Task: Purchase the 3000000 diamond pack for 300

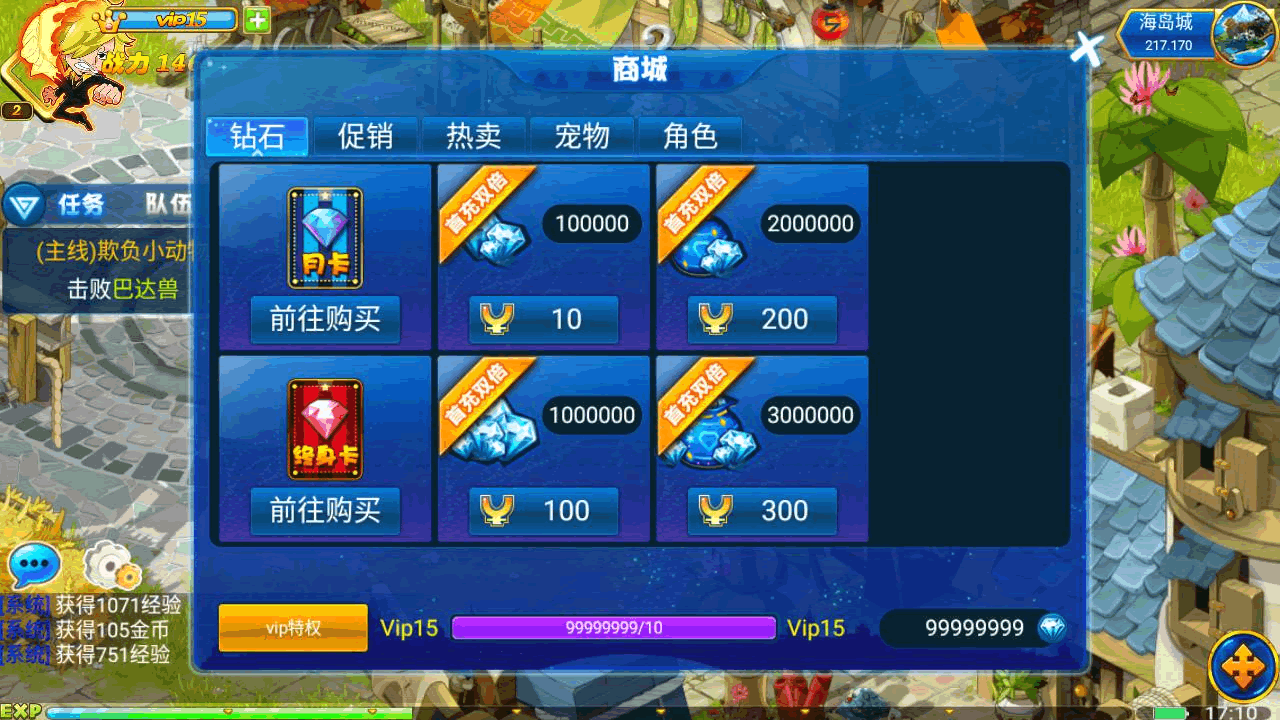Action: [762, 511]
